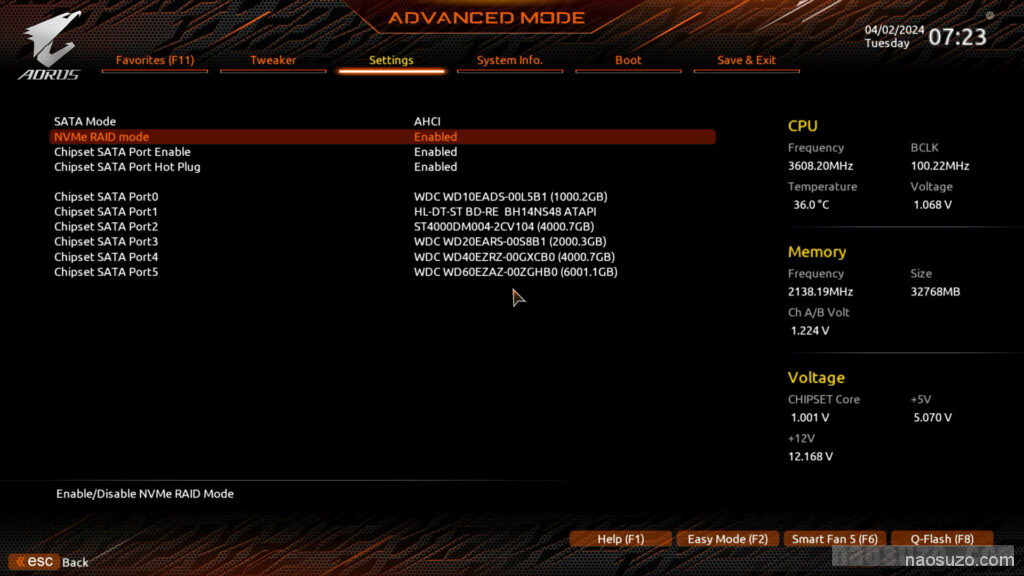Image resolution: width=1024 pixels, height=576 pixels.
Task: Choose the Chipset SATA Port1 drive row
Action: coord(106,212)
